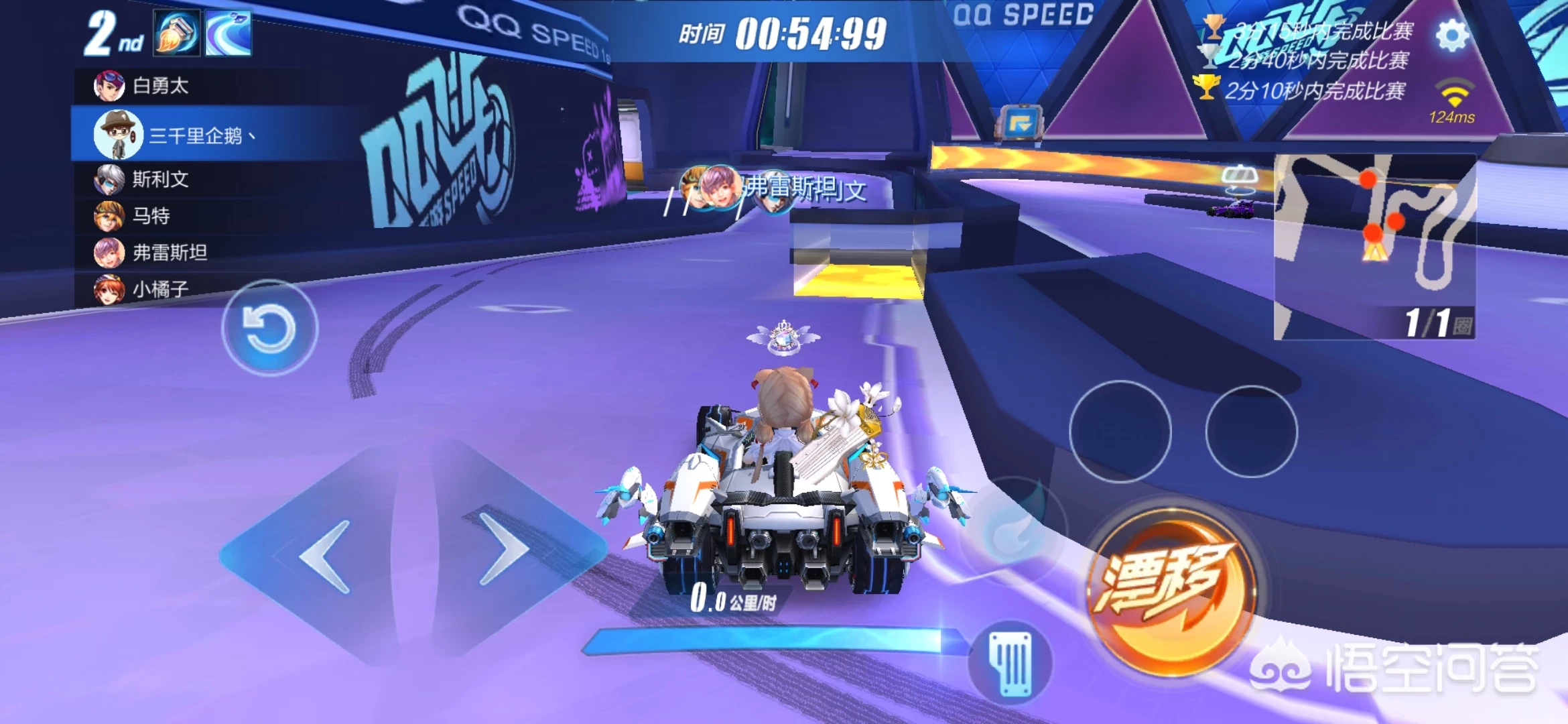
Task: Steer right with the right arrow
Action: 504,550
